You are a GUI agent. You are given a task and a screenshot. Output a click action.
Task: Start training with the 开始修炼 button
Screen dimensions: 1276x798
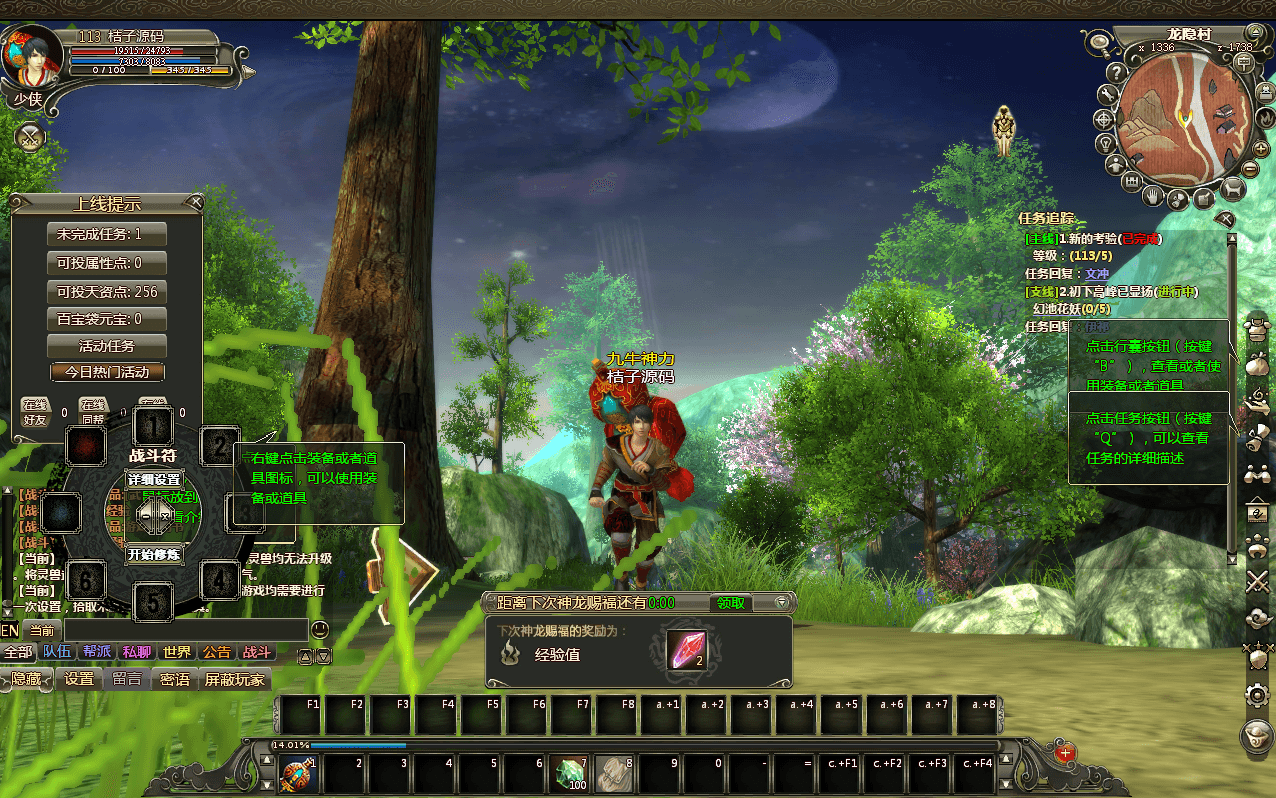[x=154, y=554]
